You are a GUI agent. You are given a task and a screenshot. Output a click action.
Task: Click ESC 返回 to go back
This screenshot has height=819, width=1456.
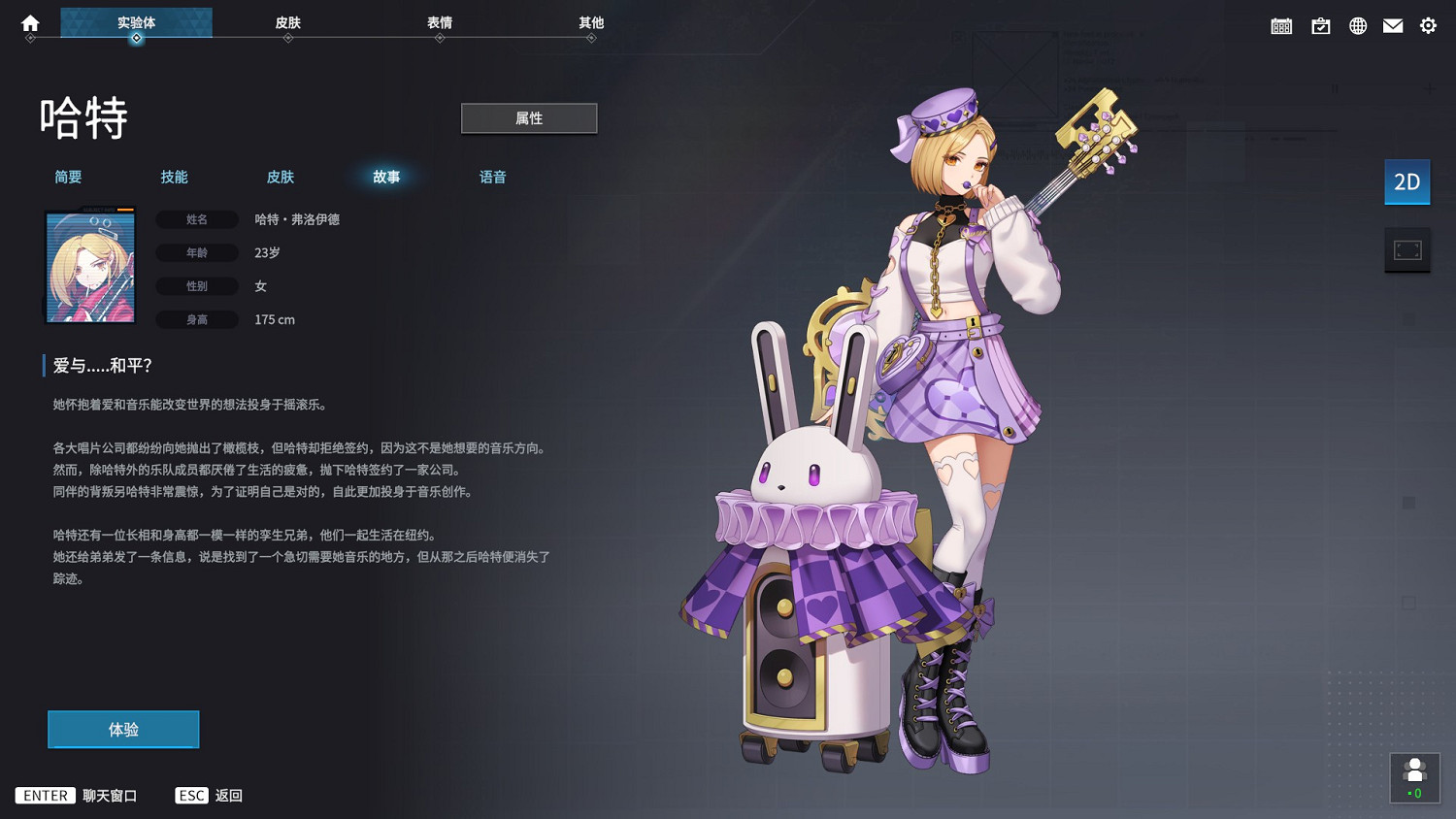coord(209,795)
